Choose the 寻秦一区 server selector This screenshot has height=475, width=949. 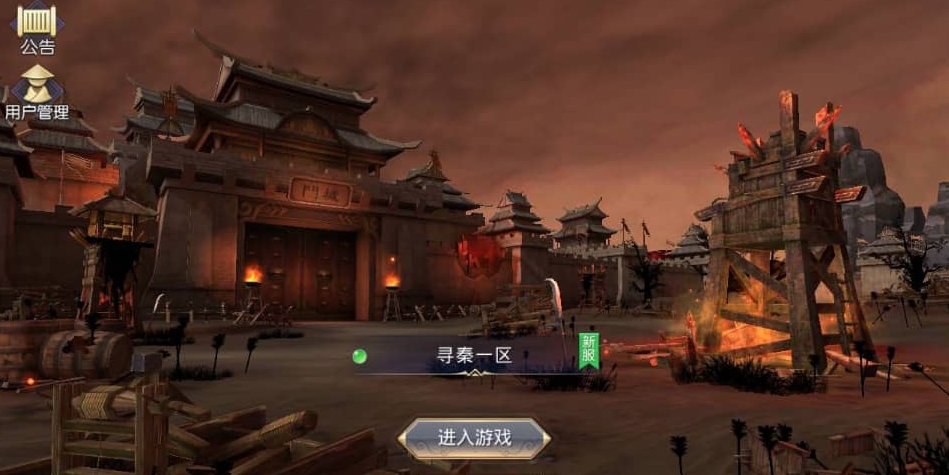click(x=474, y=356)
